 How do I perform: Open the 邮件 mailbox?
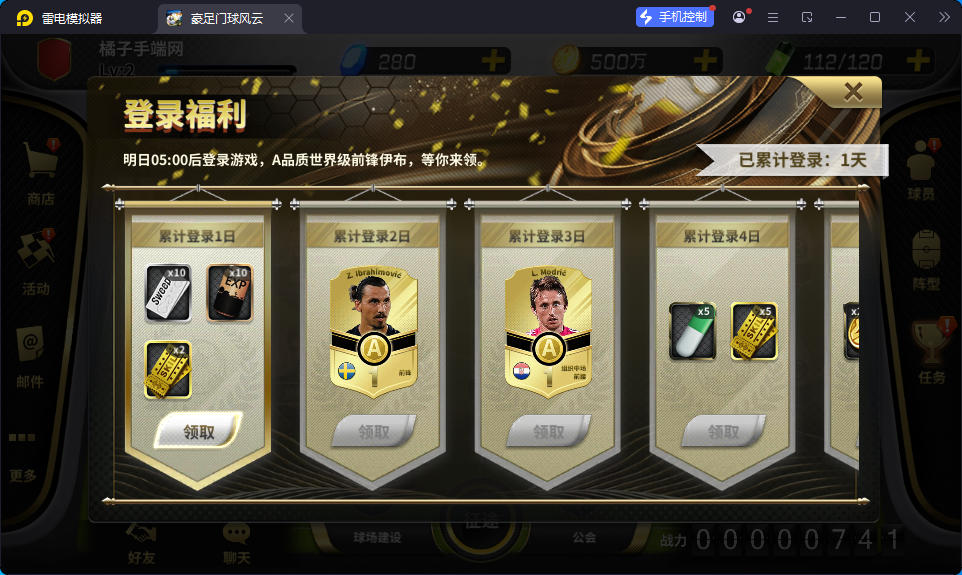(x=30, y=354)
